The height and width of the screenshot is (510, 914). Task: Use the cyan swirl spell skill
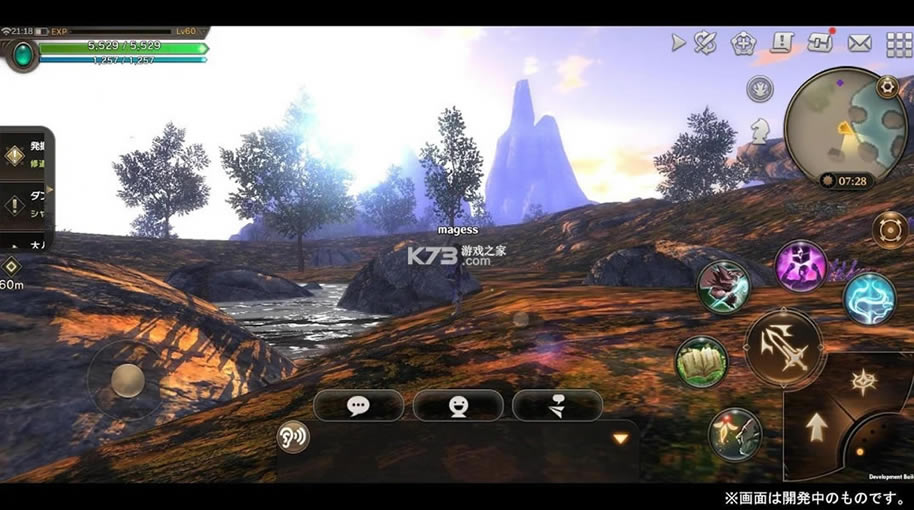pos(869,297)
